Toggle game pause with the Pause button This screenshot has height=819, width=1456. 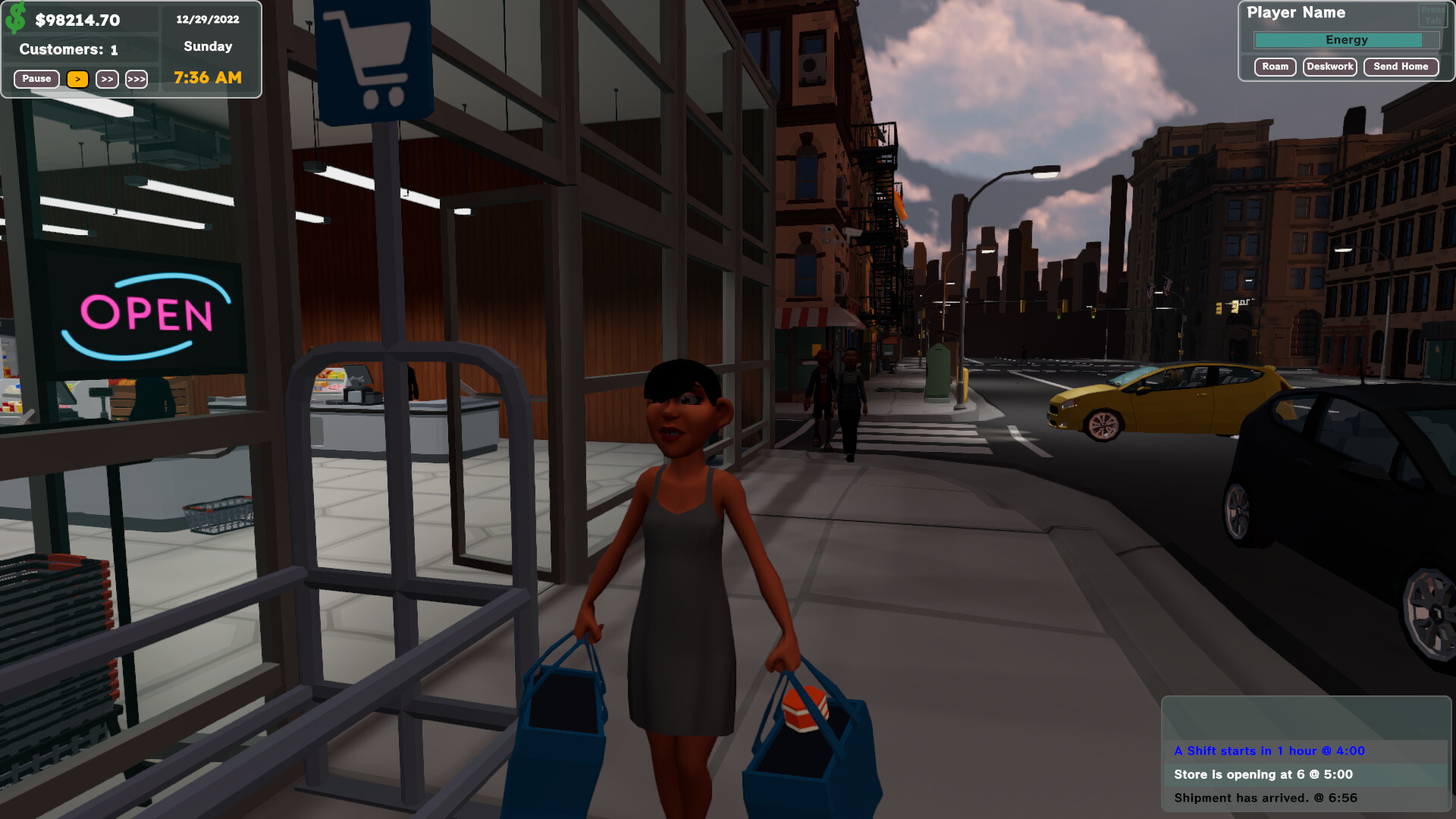pos(35,79)
